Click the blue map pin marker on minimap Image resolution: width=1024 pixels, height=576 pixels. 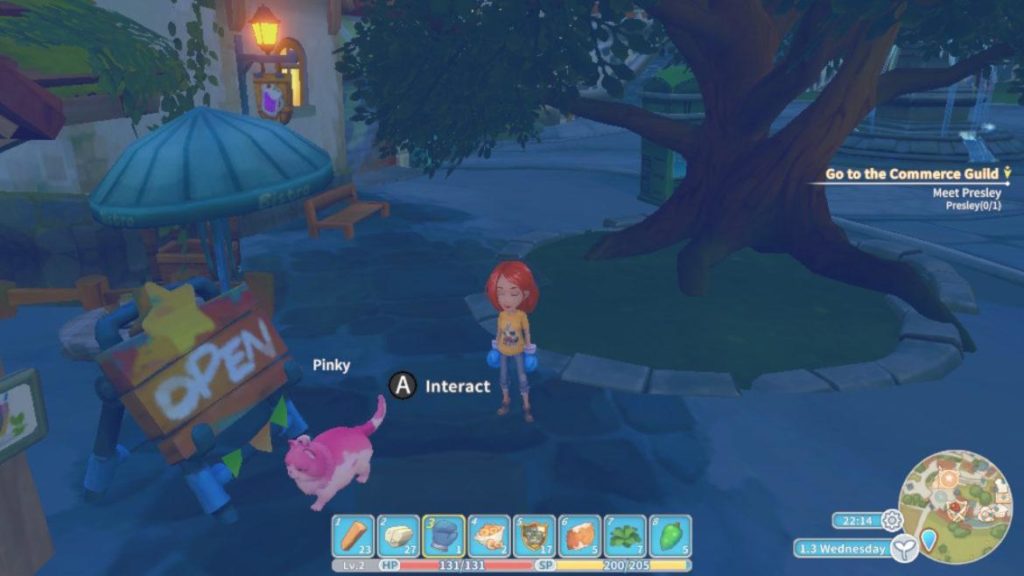click(x=929, y=541)
